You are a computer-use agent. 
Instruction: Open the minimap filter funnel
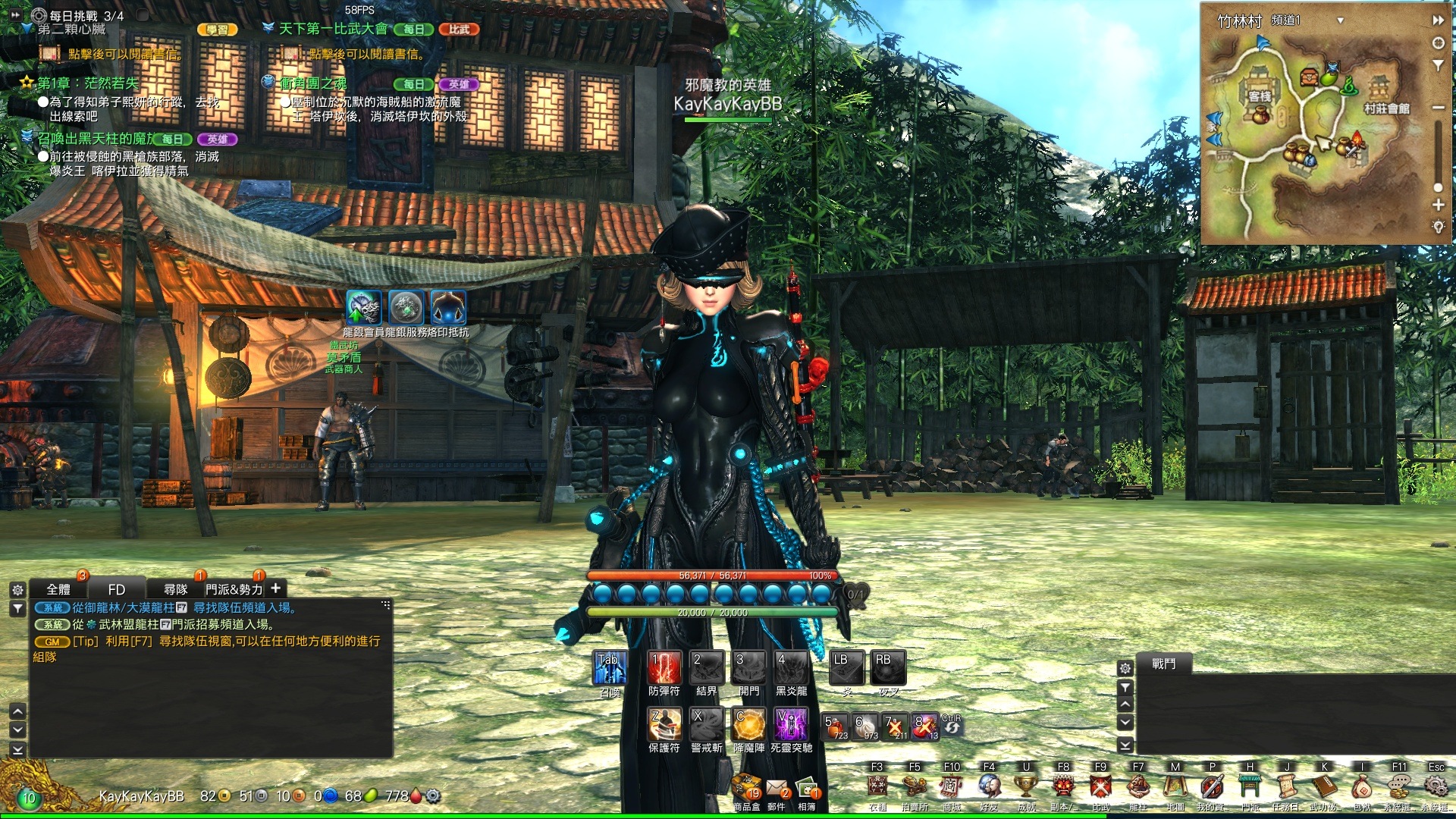1438,66
